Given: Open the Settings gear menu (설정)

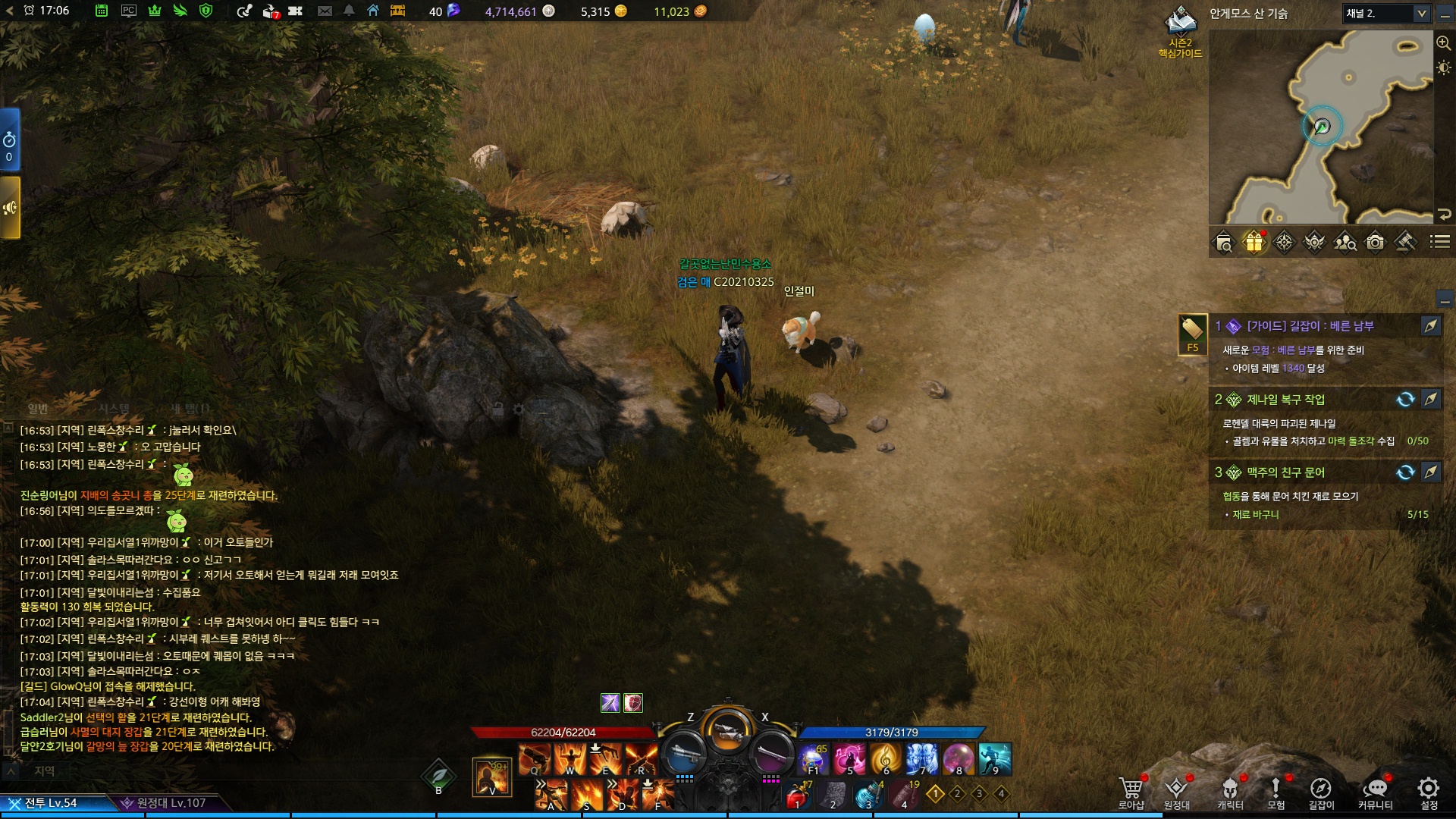Looking at the screenshot, I should tap(1429, 792).
